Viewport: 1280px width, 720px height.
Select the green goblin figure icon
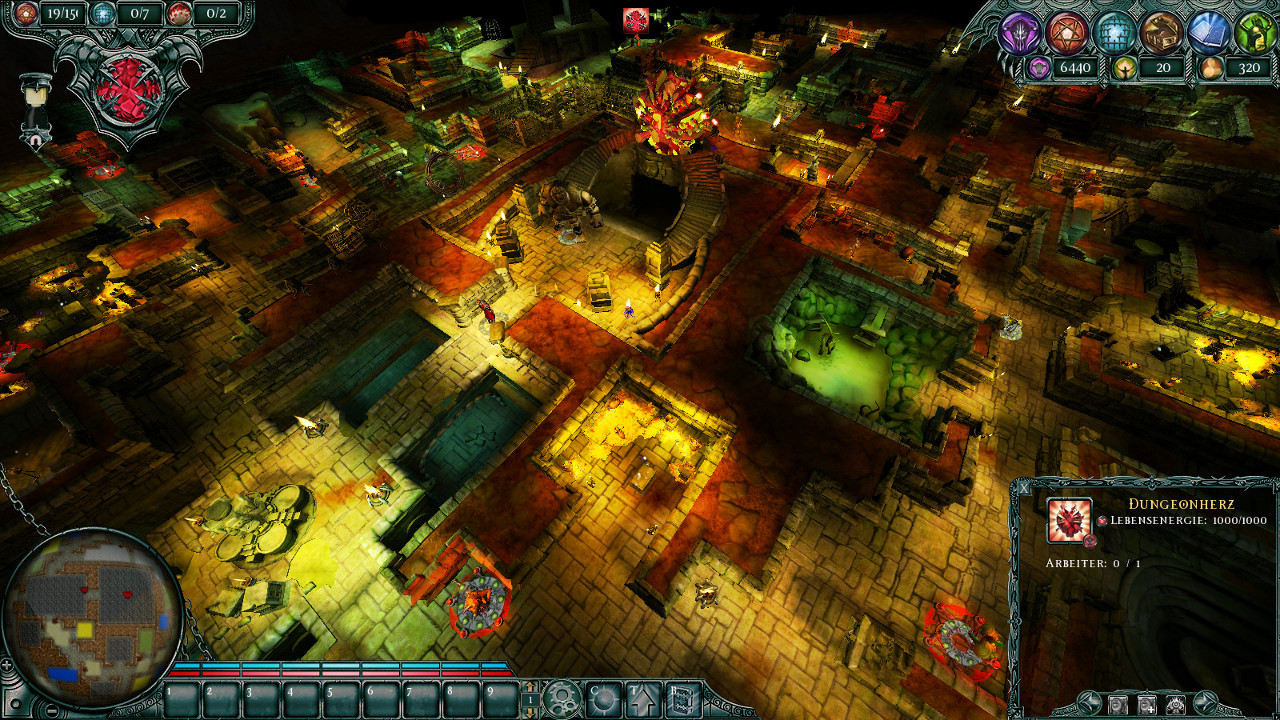(x=1255, y=33)
